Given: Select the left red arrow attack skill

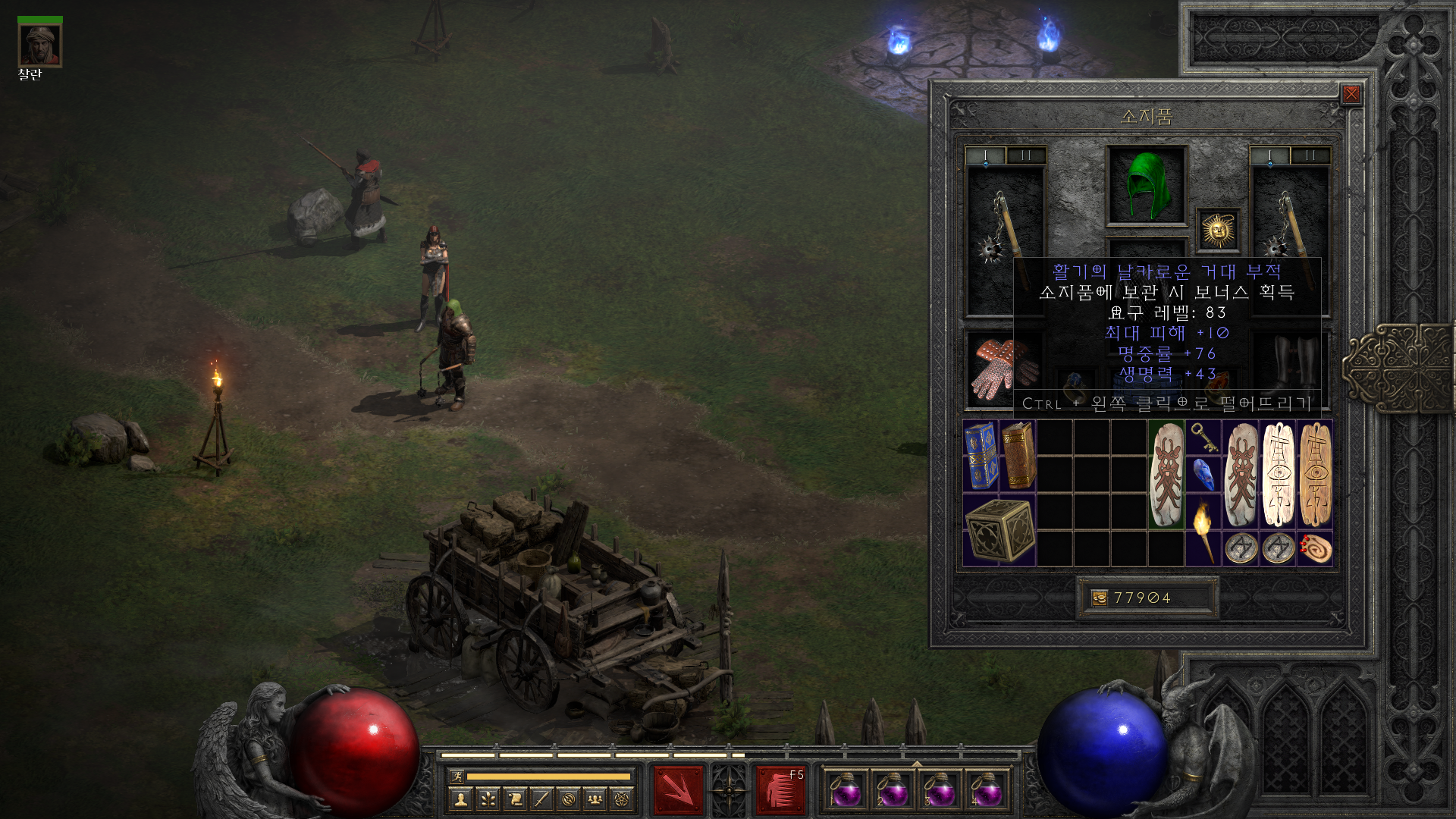Looking at the screenshot, I should (678, 790).
